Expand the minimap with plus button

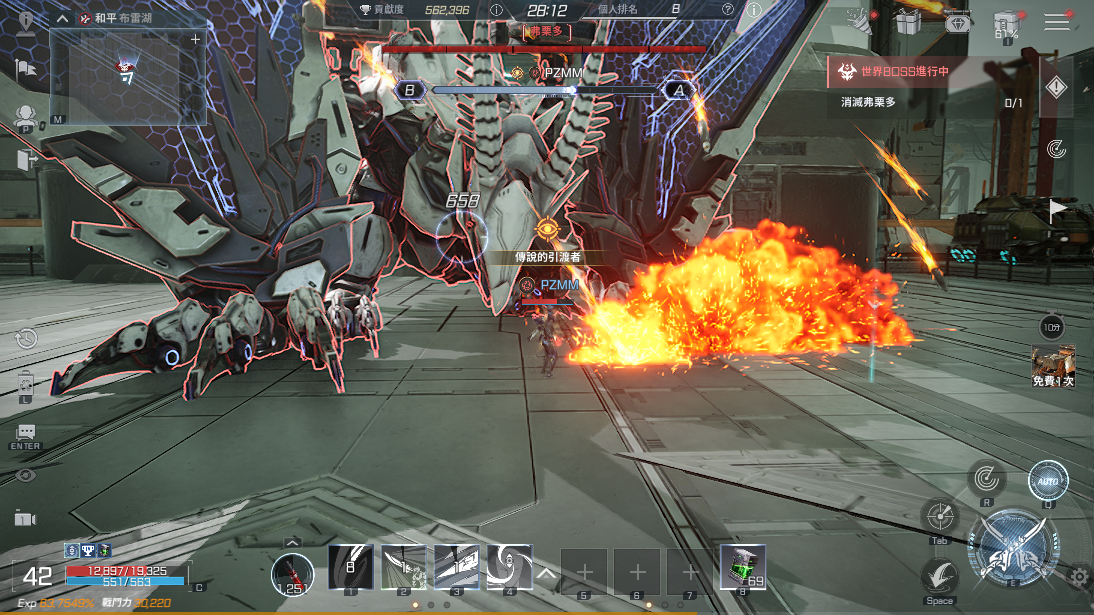(x=195, y=39)
